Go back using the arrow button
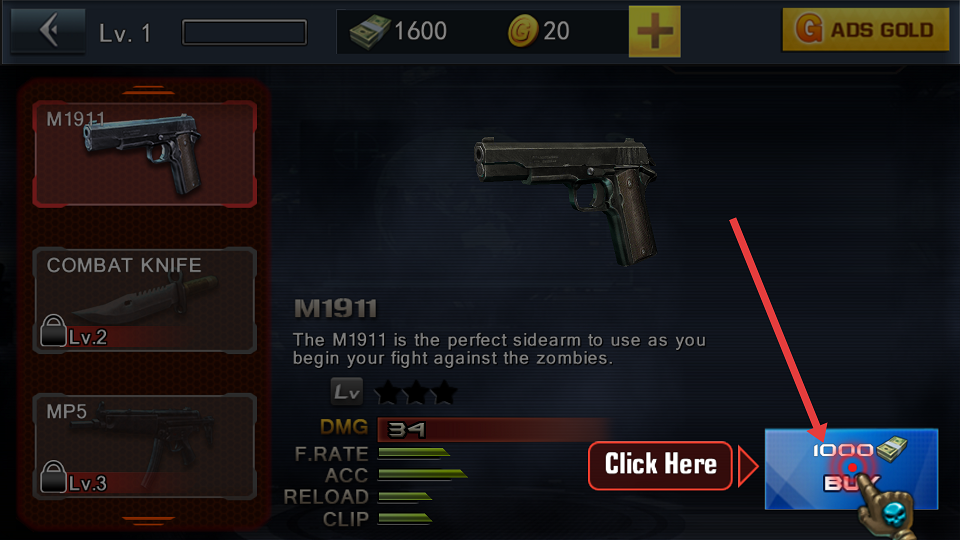 coord(47,31)
